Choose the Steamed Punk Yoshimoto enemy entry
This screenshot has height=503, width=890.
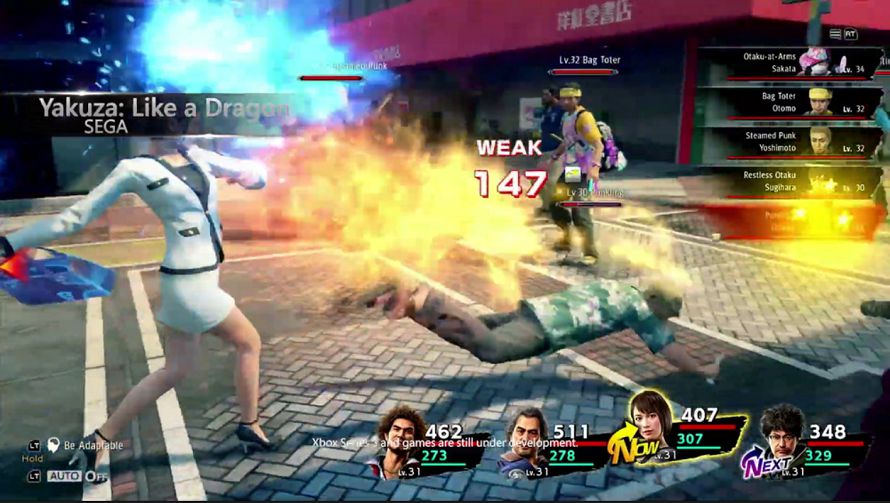click(790, 140)
